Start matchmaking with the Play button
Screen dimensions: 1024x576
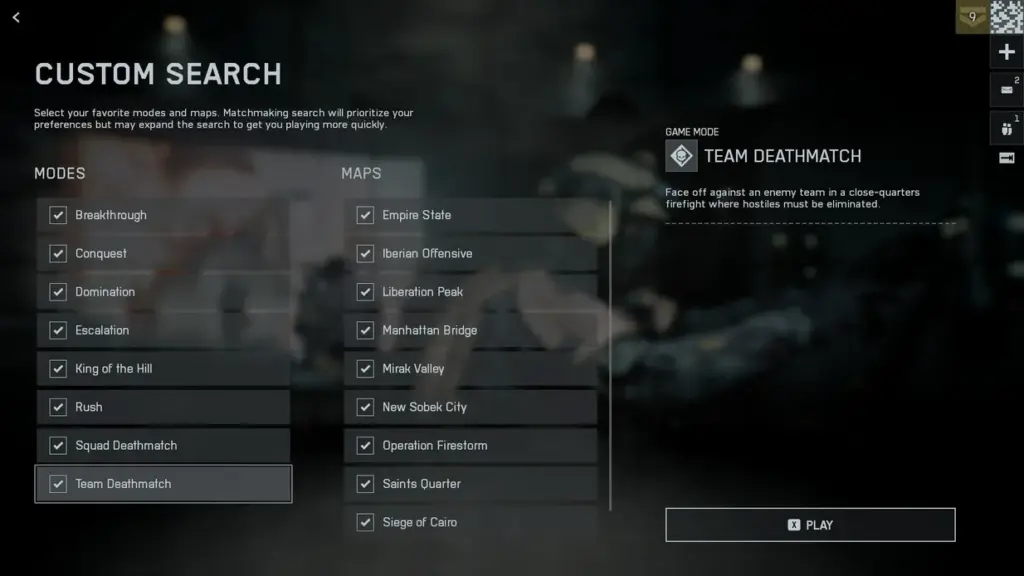810,525
